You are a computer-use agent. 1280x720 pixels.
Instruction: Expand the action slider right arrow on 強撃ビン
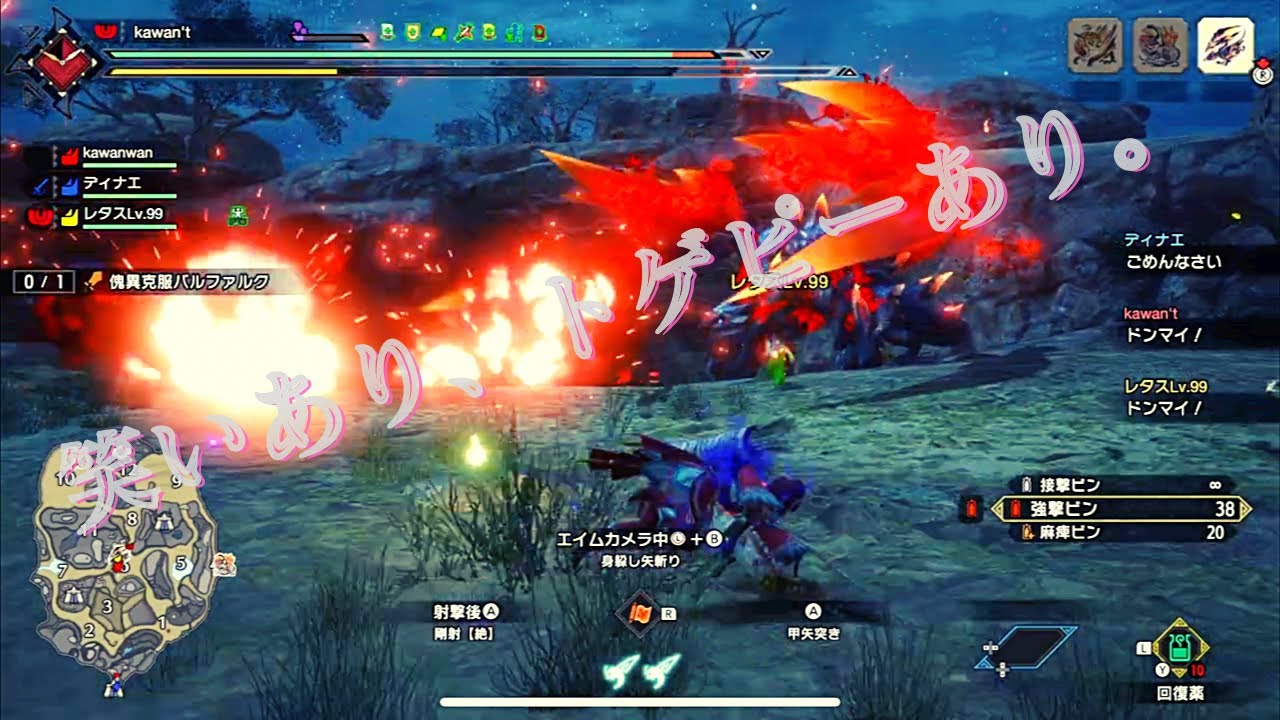coord(1246,508)
